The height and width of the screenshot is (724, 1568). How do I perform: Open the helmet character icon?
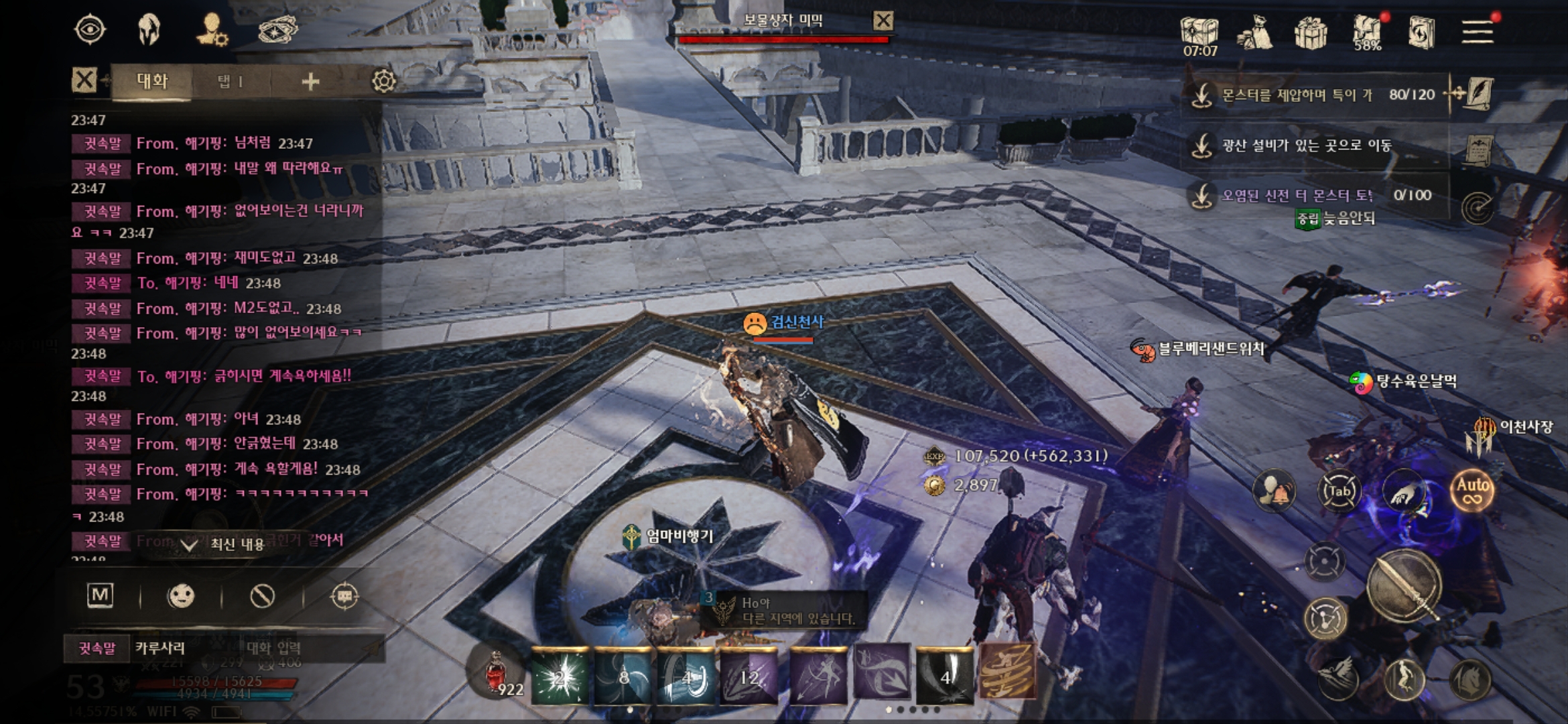pyautogui.click(x=149, y=30)
